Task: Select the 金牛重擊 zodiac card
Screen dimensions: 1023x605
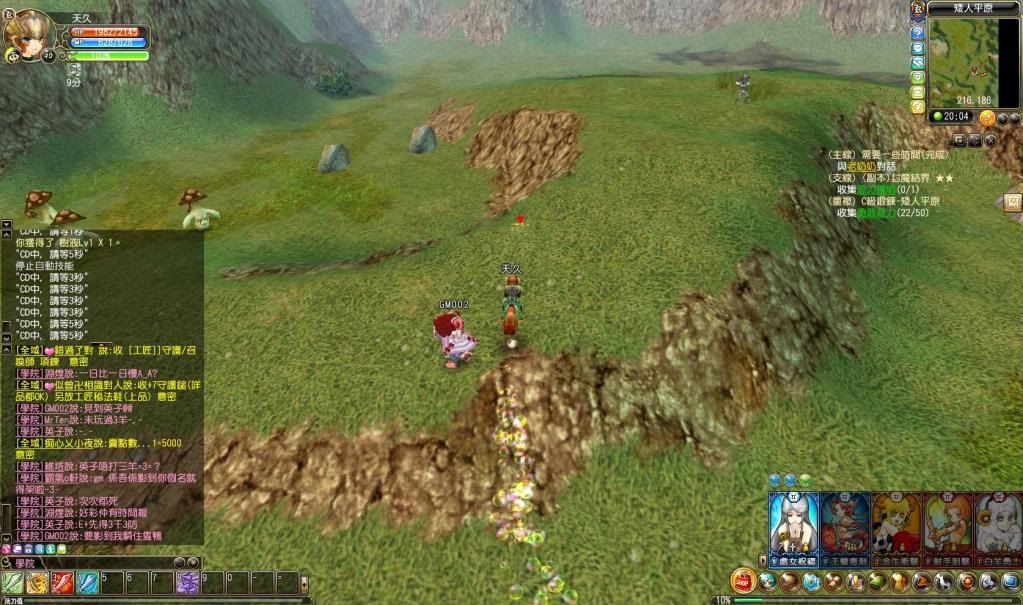Action: (x=895, y=521)
